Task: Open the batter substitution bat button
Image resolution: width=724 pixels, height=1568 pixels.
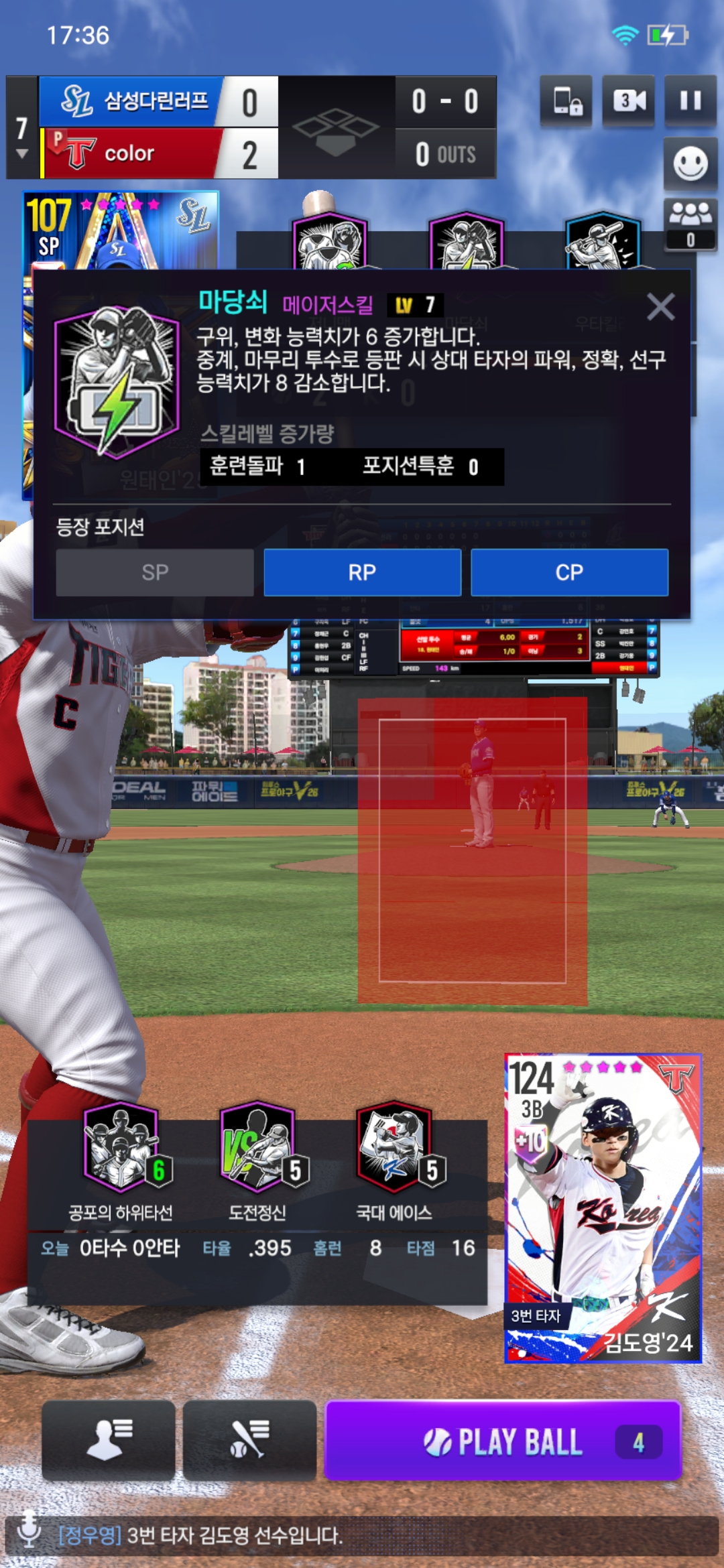Action: click(249, 1439)
